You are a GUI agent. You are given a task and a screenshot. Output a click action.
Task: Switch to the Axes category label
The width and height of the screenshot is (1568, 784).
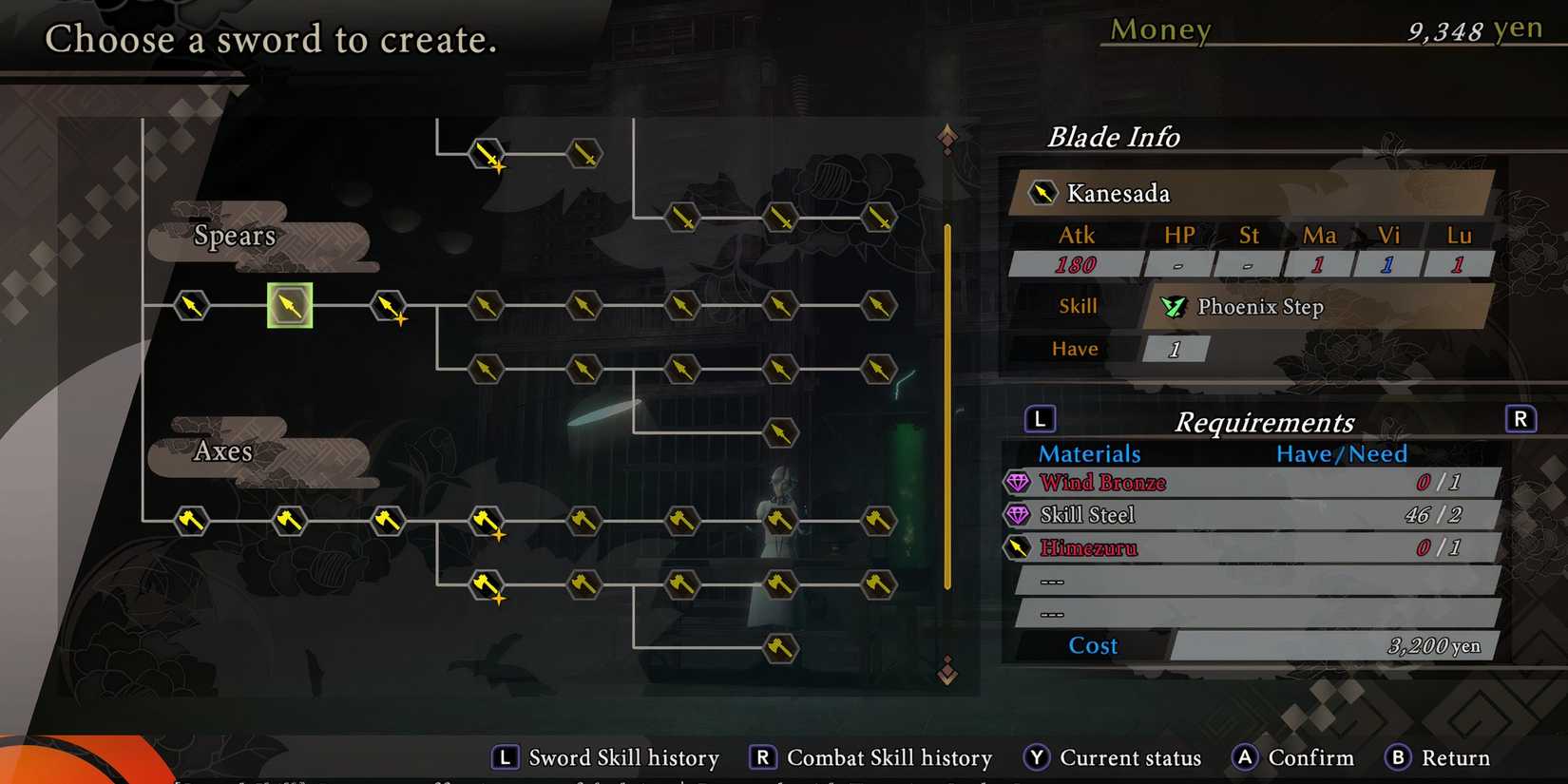[222, 451]
